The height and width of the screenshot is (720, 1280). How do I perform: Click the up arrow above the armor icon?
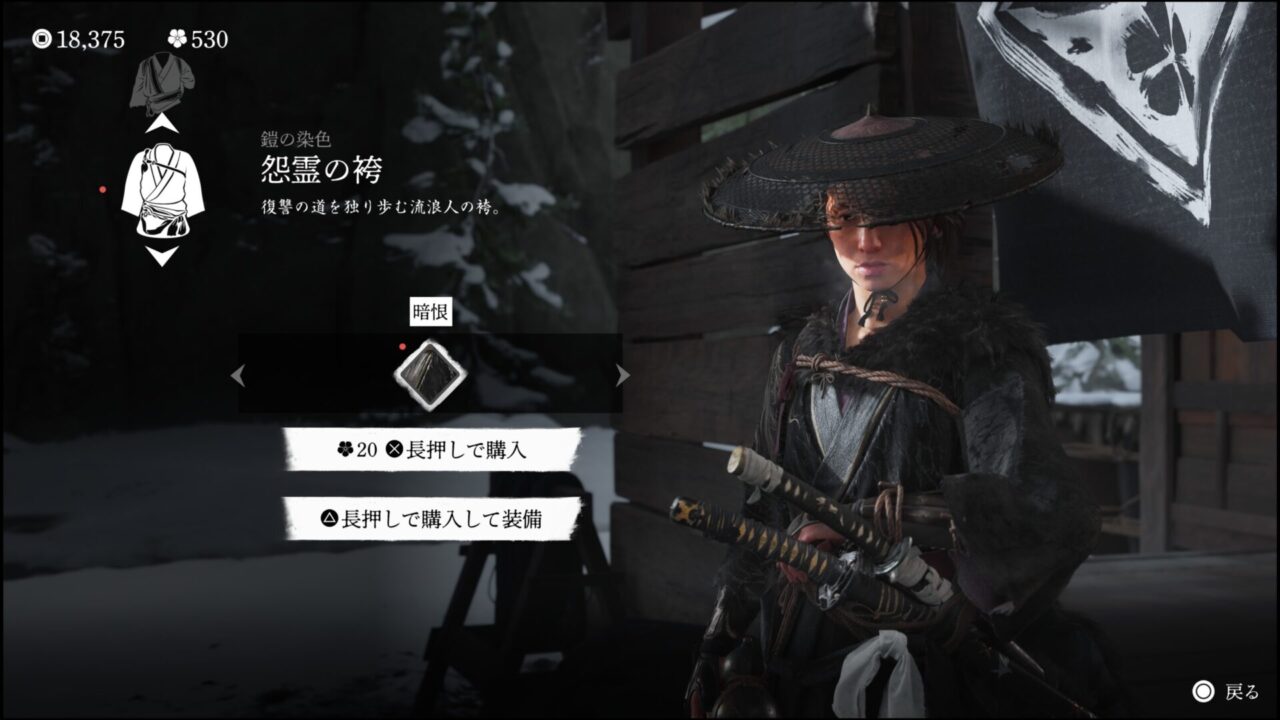point(161,126)
